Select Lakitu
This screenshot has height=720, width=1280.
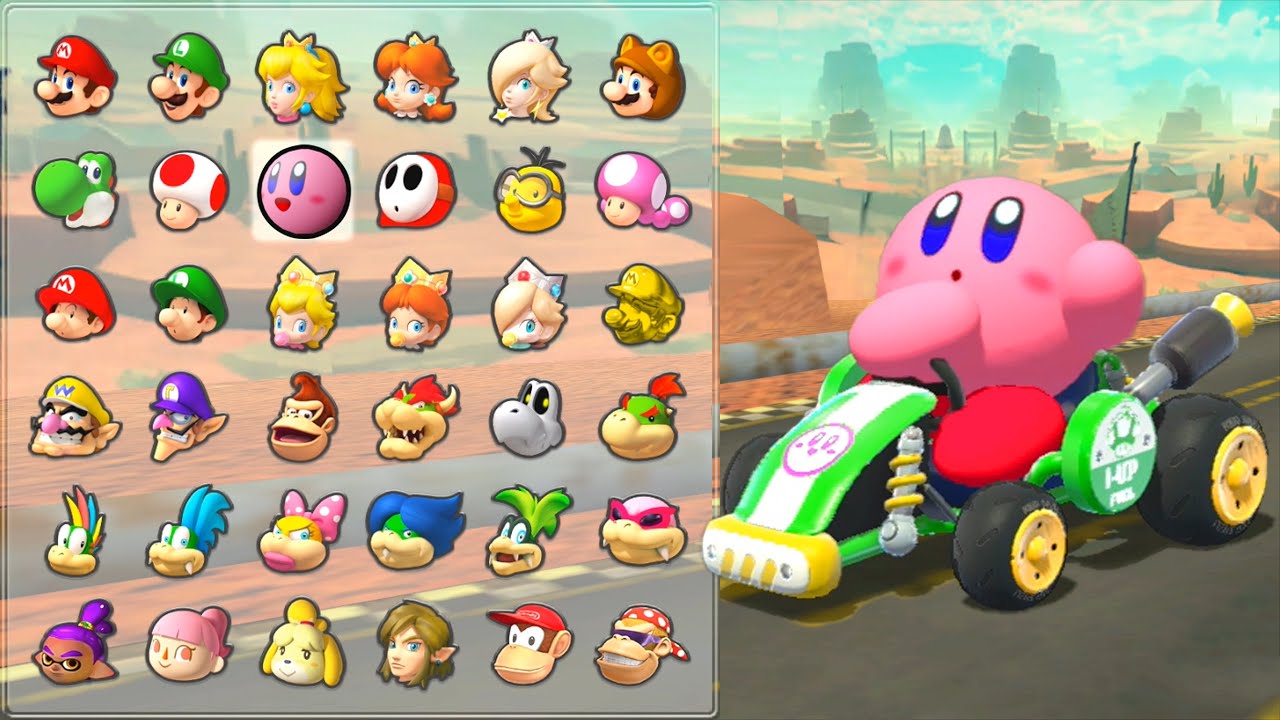(x=530, y=190)
